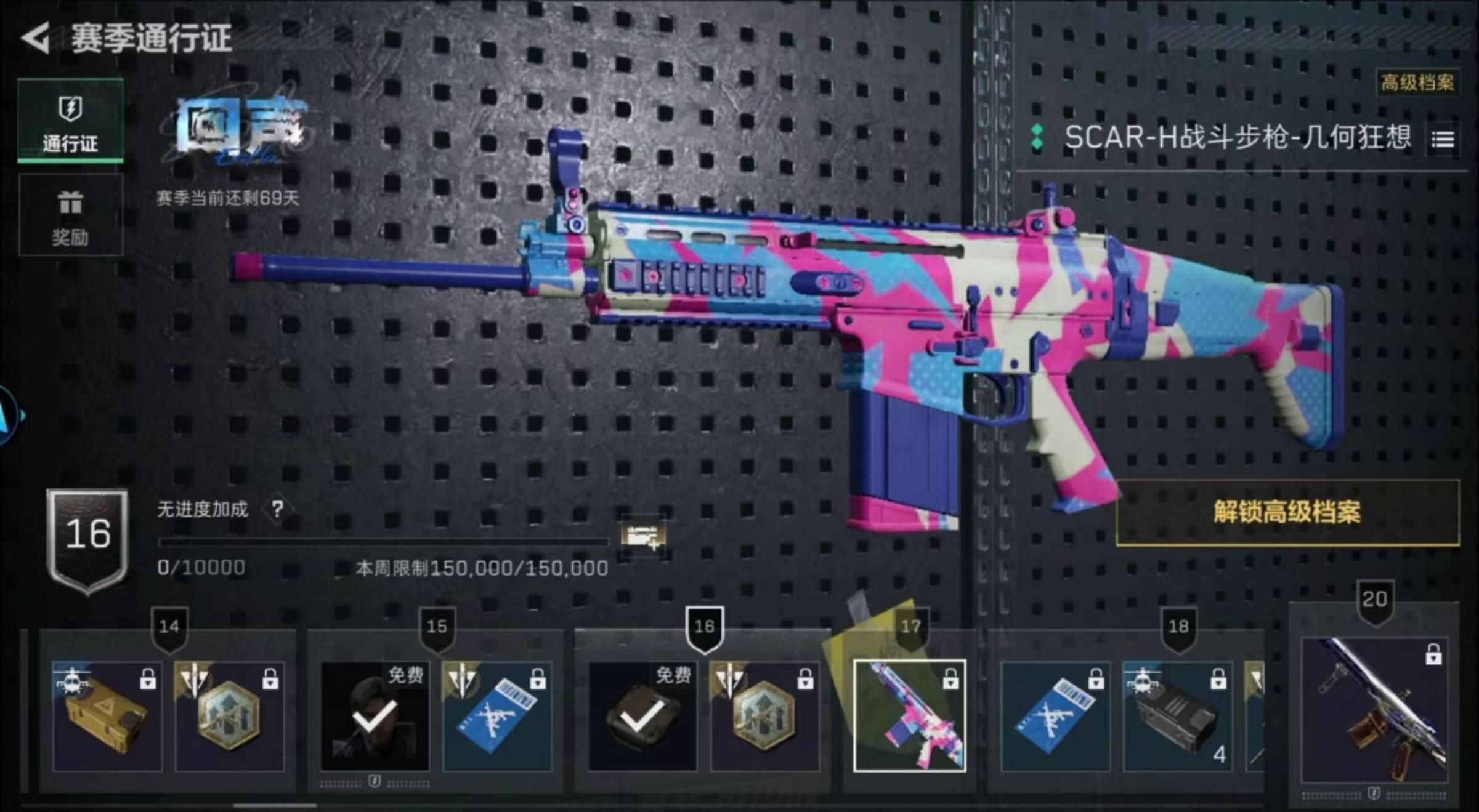View the level 20 submachine gun reward
The width and height of the screenshot is (1479, 812).
click(x=1374, y=710)
